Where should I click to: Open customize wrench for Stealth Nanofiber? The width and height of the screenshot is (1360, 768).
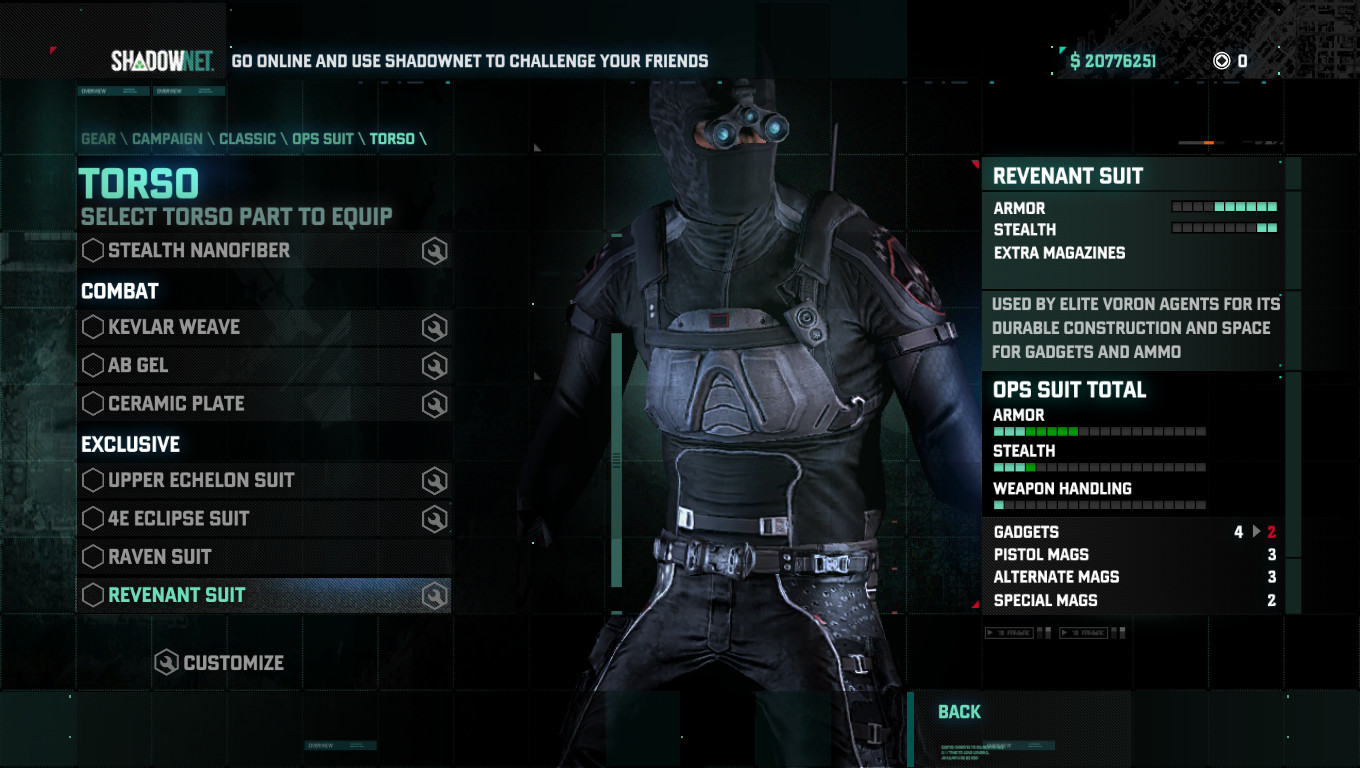coord(434,250)
